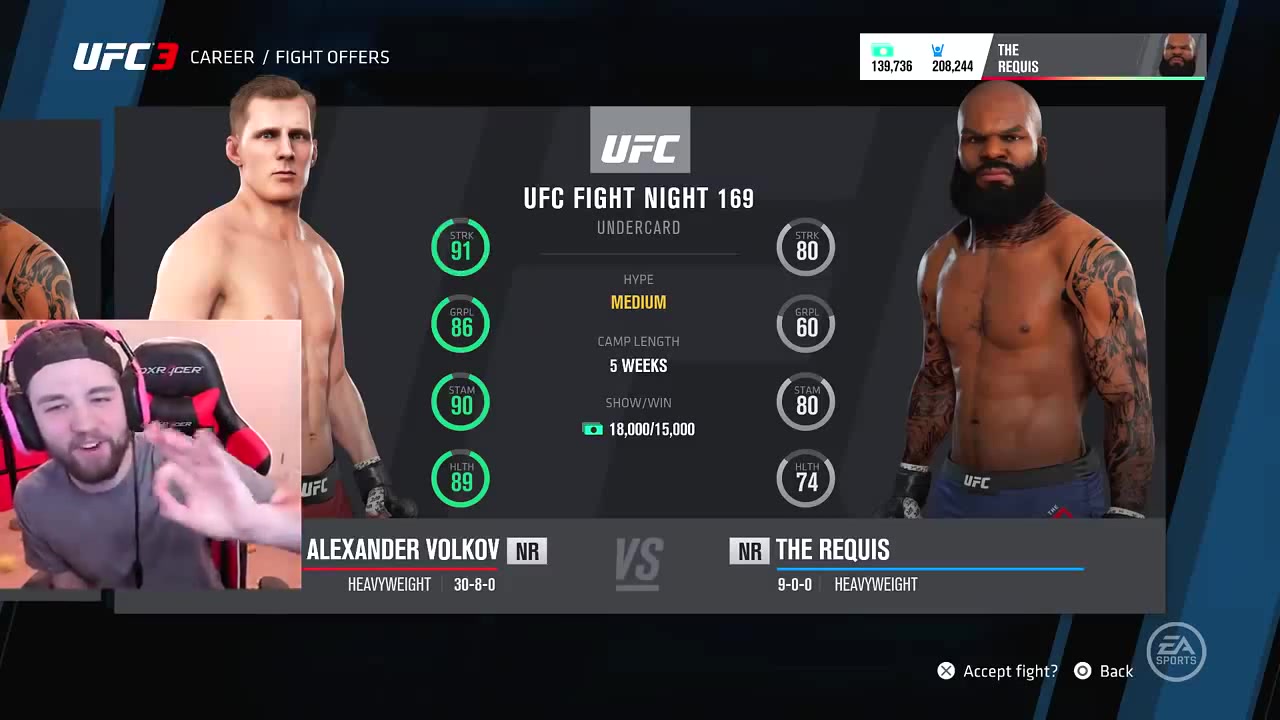
Task: Select the Fight Offers menu entry
Action: 332,57
